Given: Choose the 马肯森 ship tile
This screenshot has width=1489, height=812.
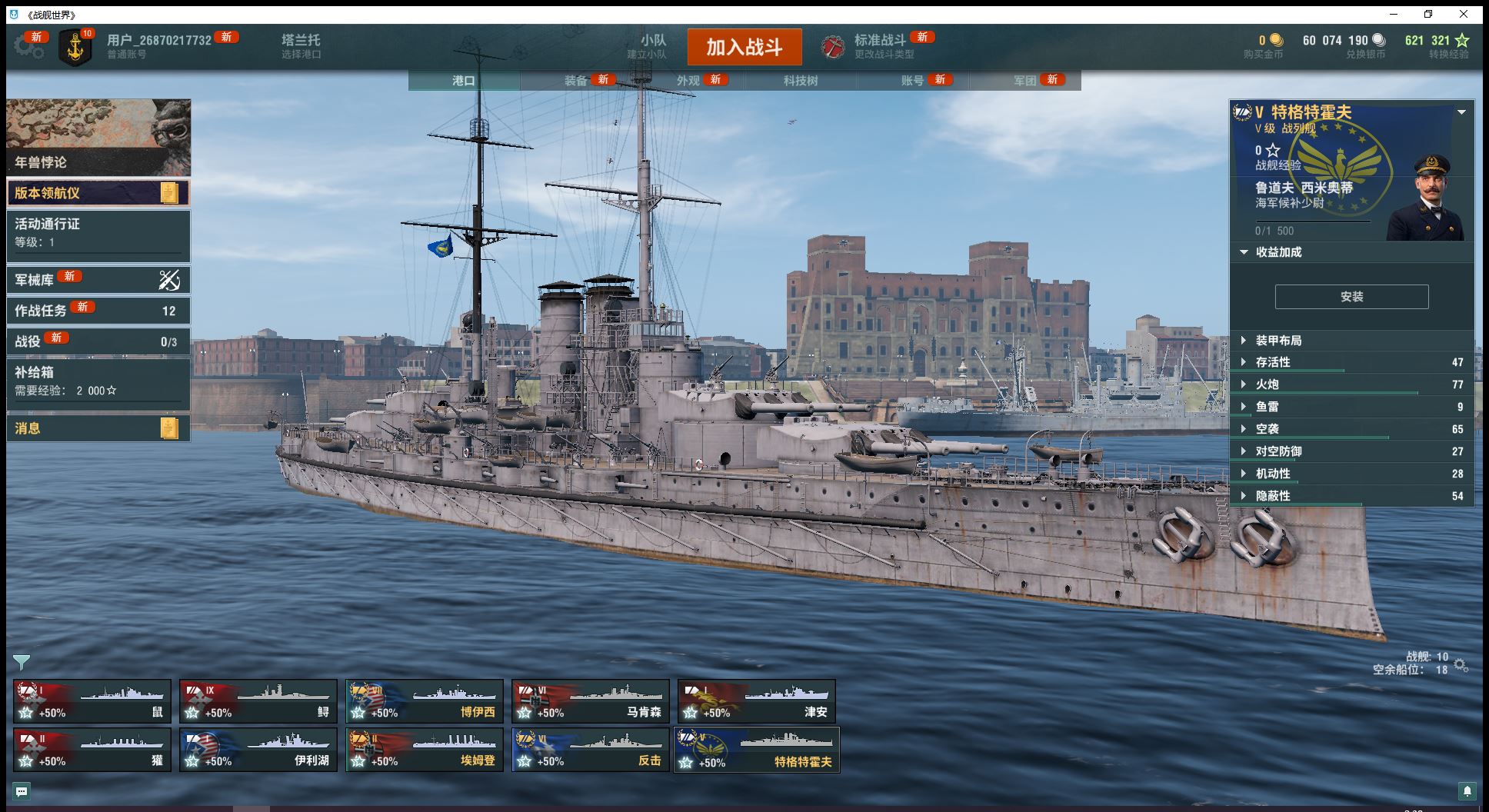Looking at the screenshot, I should coord(591,701).
